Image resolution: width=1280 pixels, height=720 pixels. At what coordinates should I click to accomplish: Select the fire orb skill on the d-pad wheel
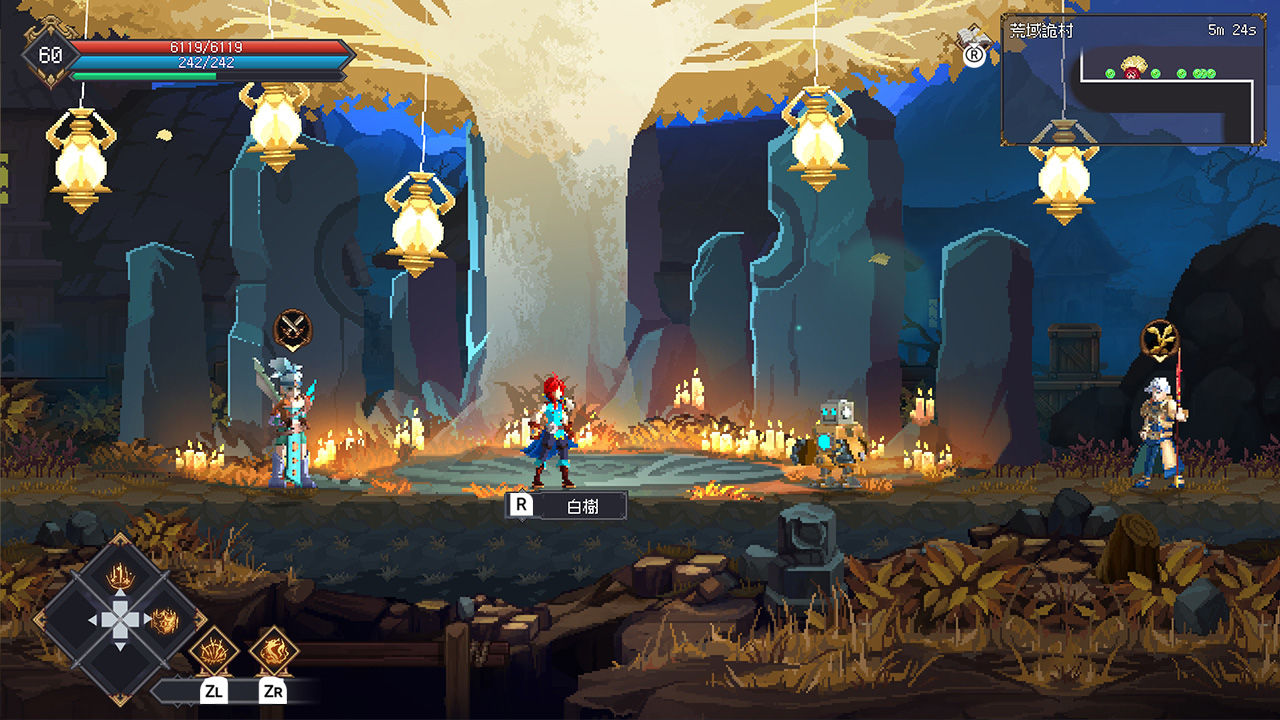coord(163,620)
